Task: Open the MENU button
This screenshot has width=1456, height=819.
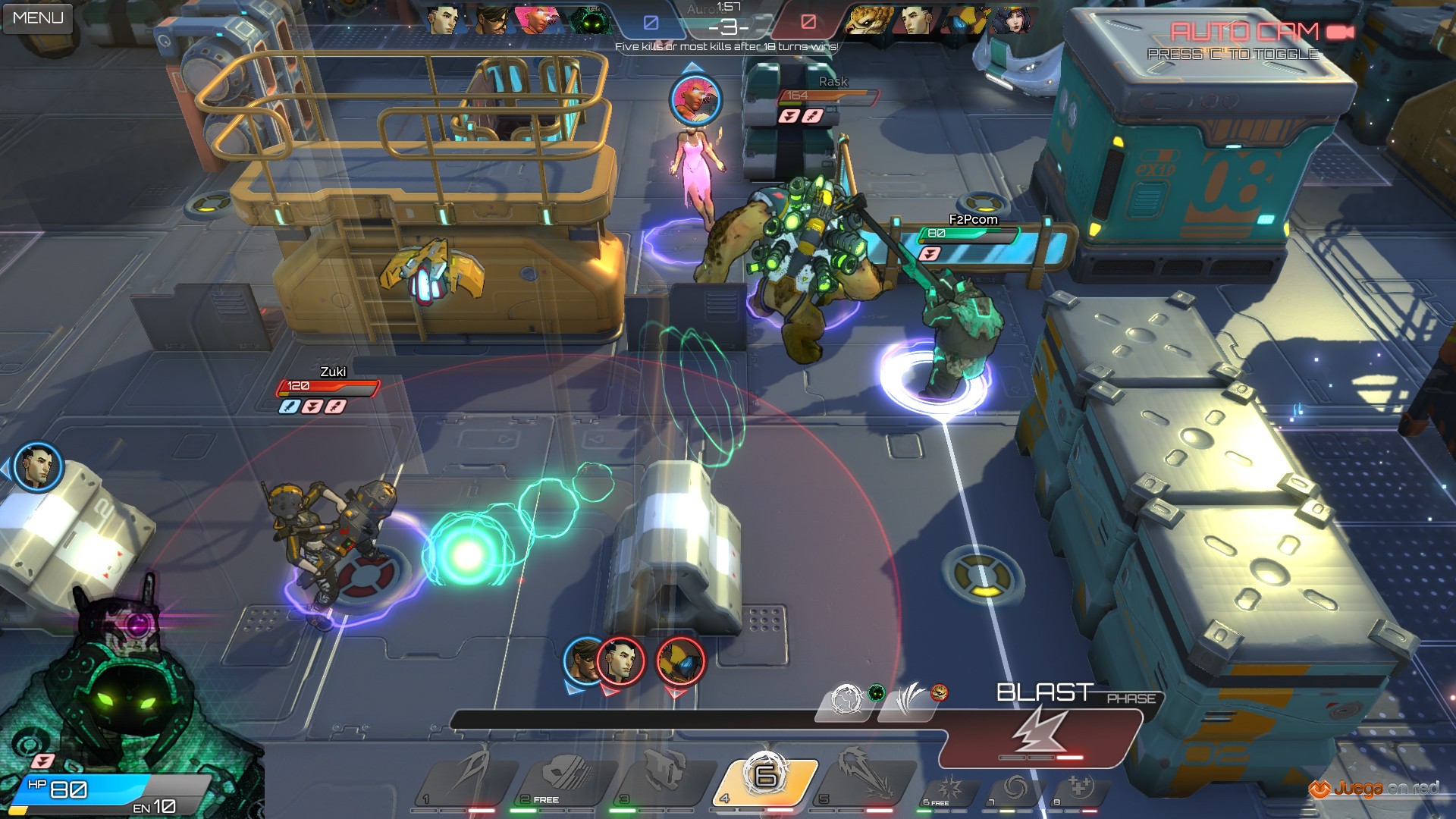Action: point(38,17)
